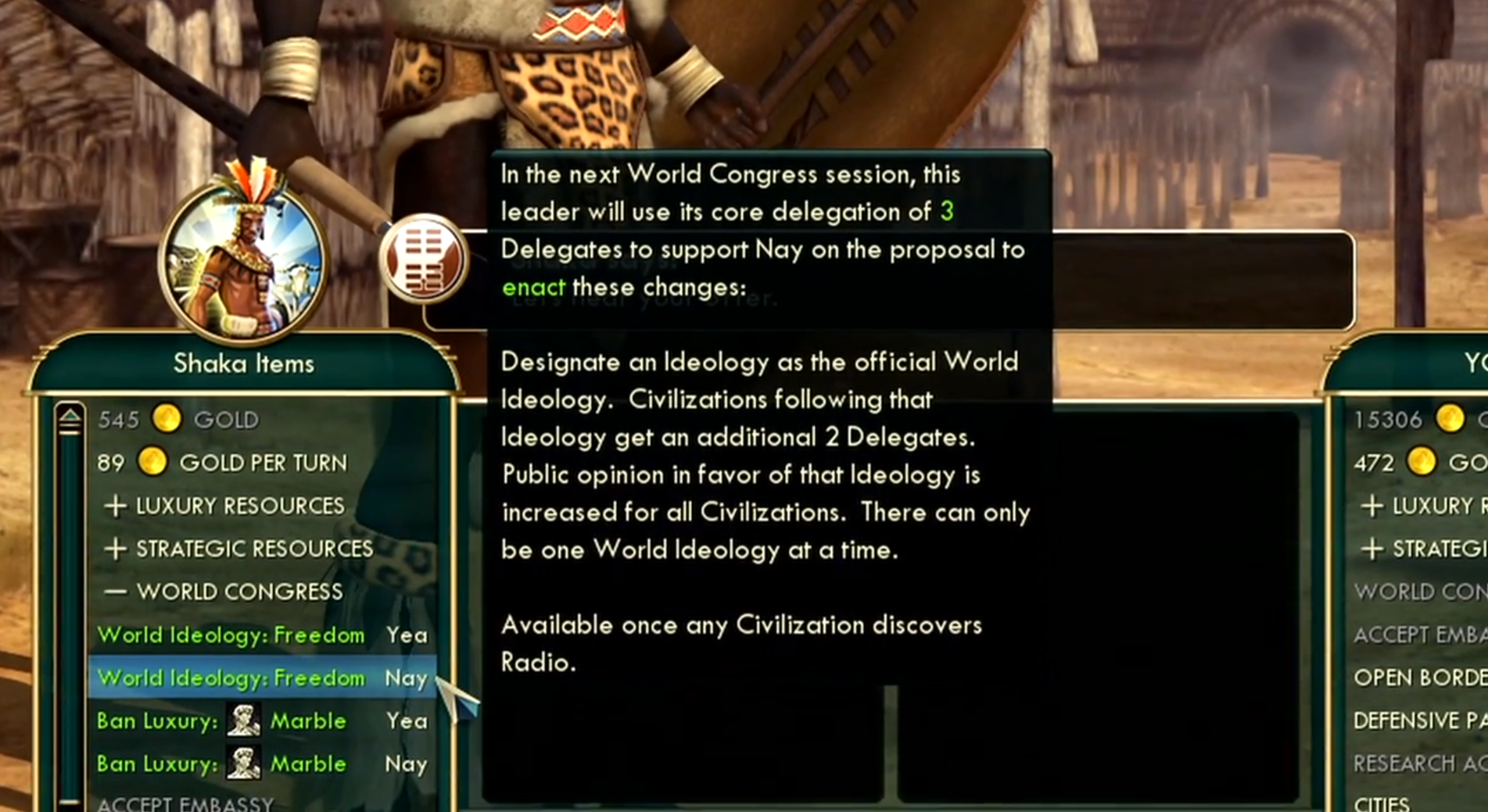Image resolution: width=1488 pixels, height=812 pixels.
Task: Select Shaka's 545 Gold trade item
Action: click(178, 420)
